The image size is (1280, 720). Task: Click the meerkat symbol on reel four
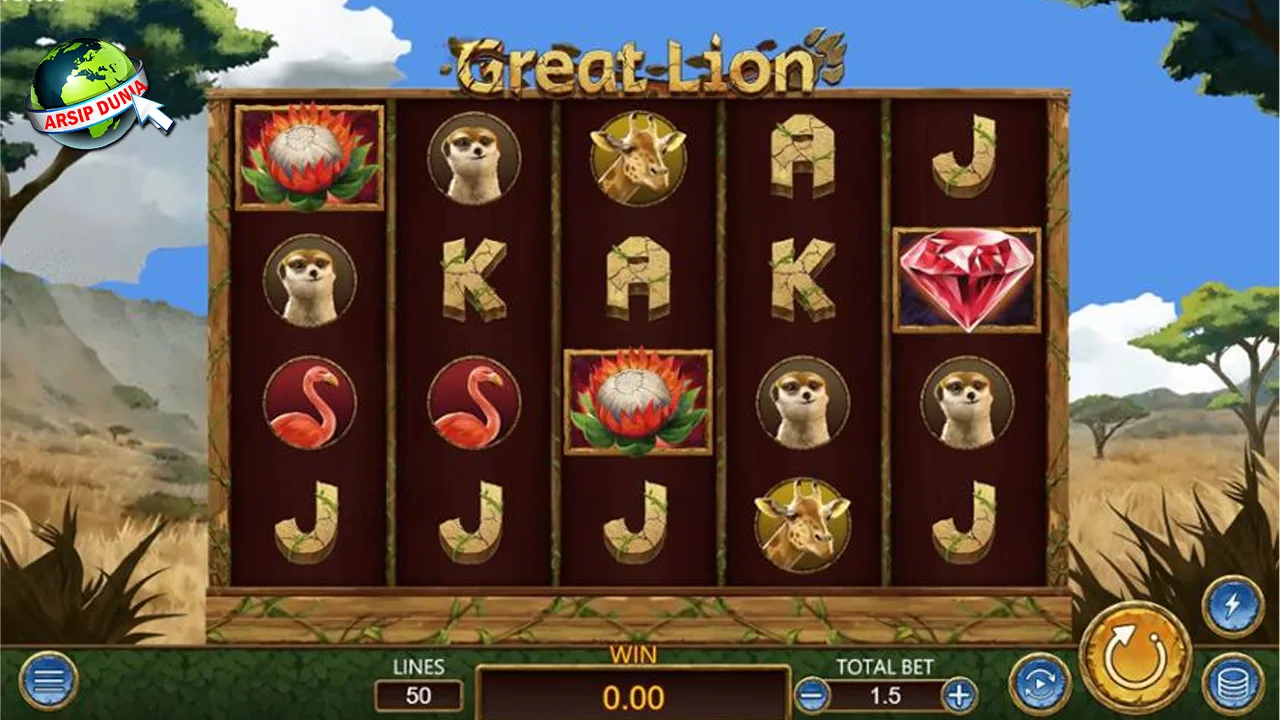pyautogui.click(x=803, y=400)
